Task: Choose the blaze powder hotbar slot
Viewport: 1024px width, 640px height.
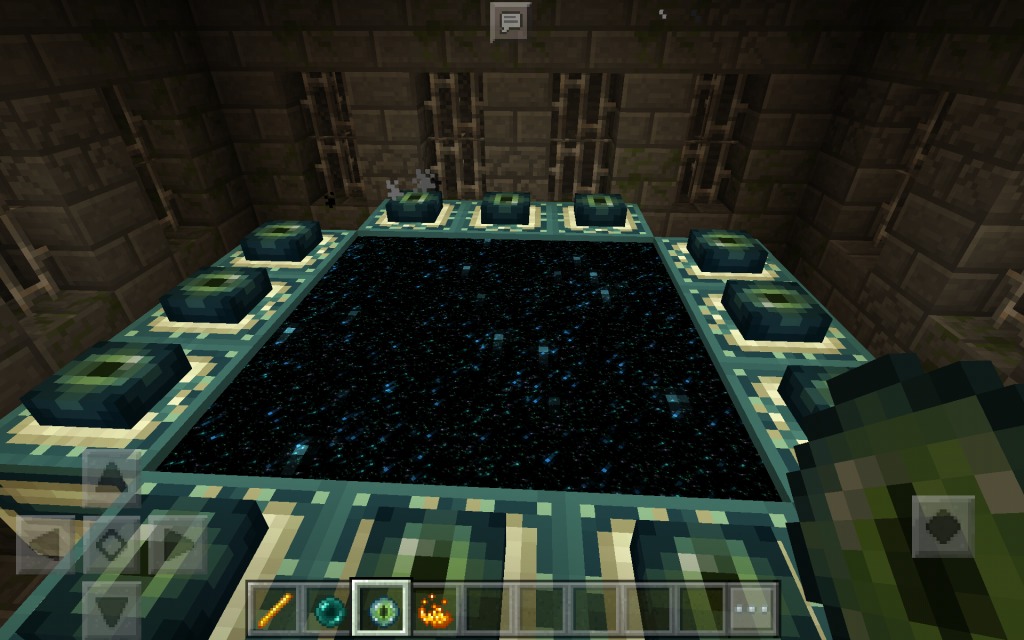Action: point(436,607)
